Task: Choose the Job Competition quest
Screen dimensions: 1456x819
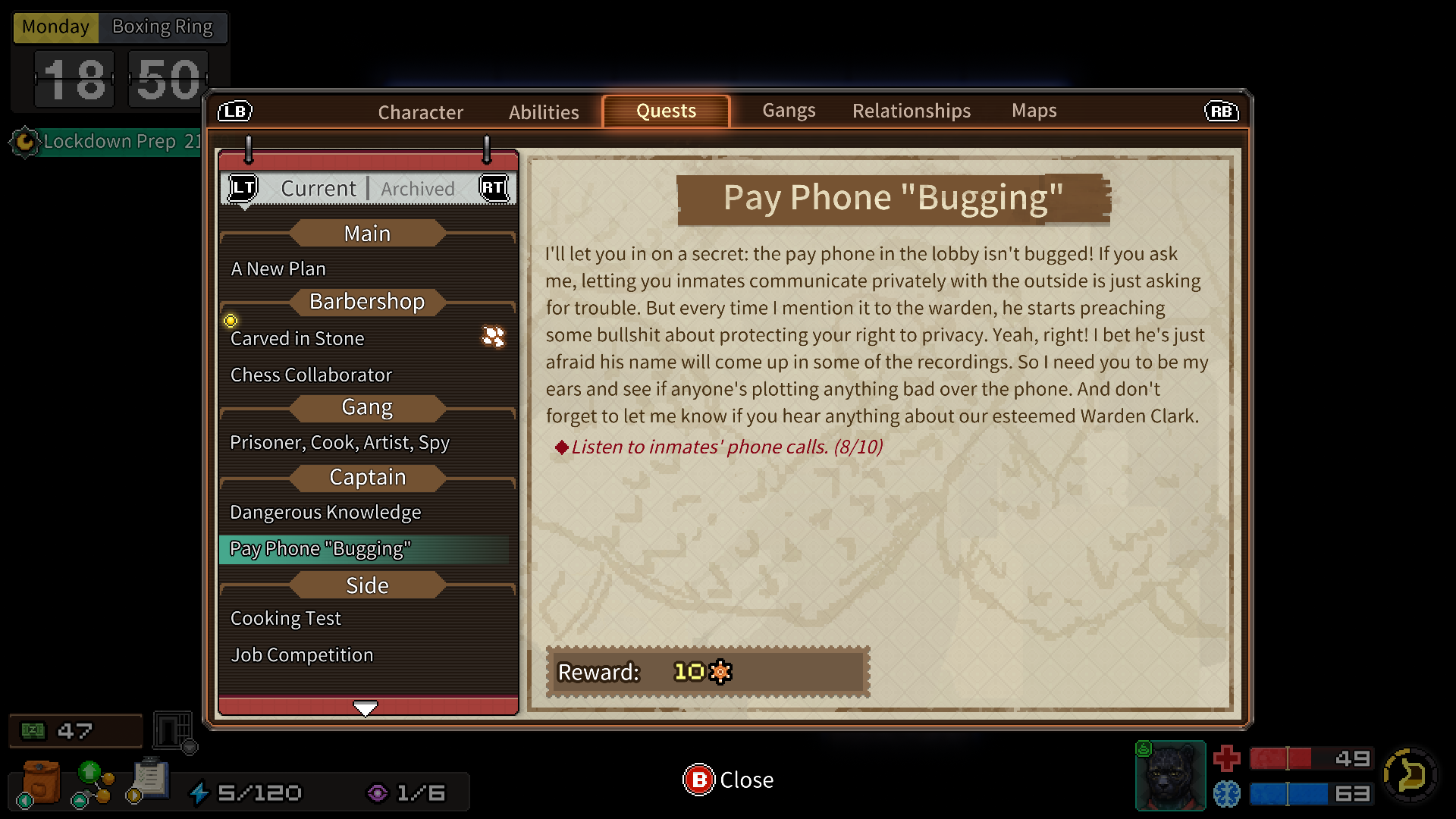Action: pyautogui.click(x=302, y=655)
